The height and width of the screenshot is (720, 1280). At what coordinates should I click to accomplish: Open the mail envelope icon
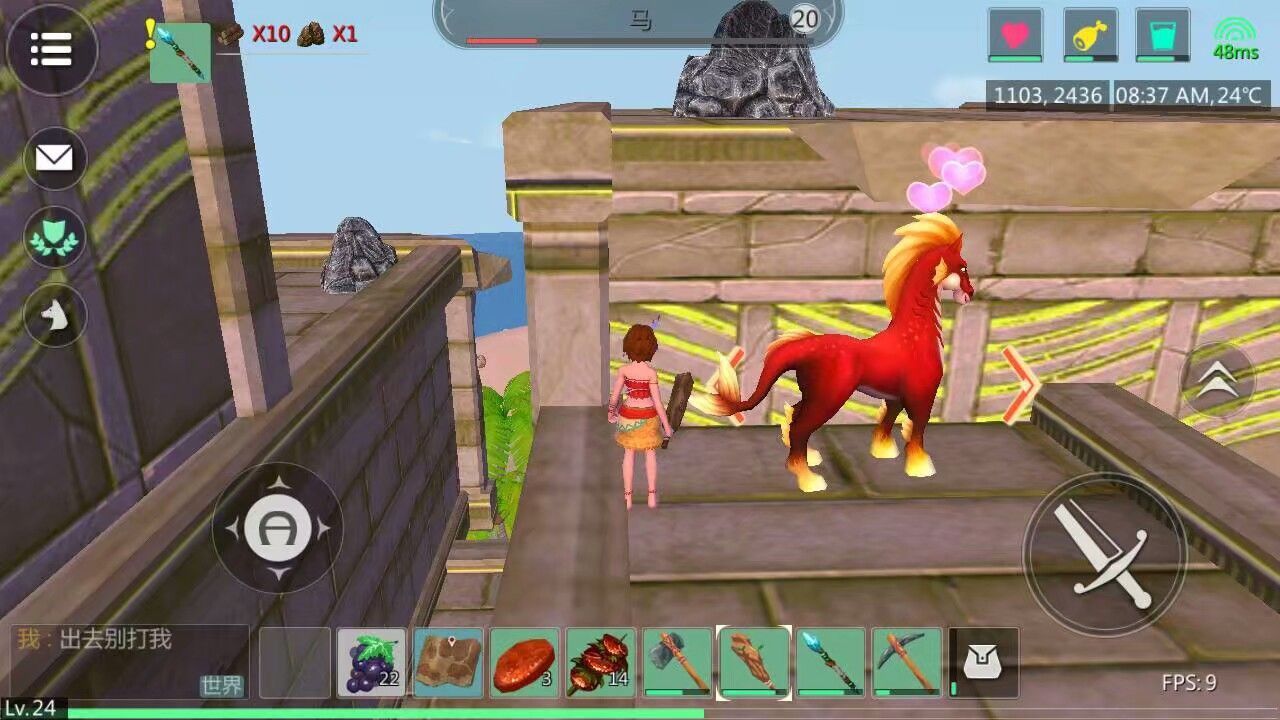pyautogui.click(x=55, y=158)
